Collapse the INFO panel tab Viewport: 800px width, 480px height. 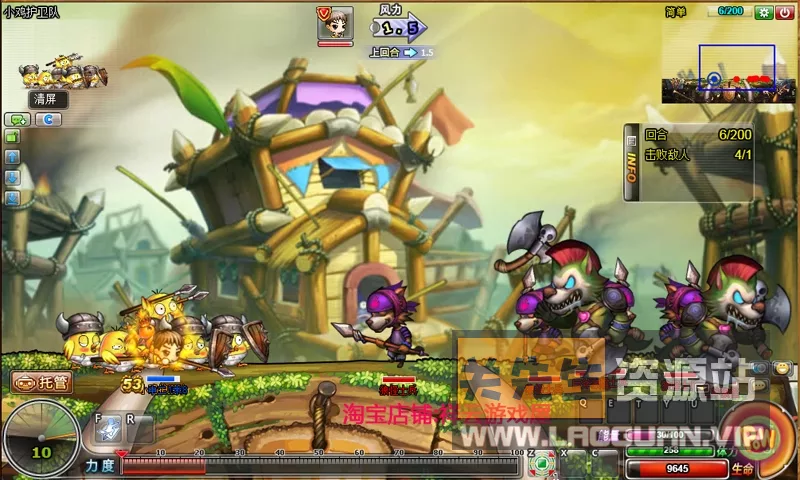[632, 163]
